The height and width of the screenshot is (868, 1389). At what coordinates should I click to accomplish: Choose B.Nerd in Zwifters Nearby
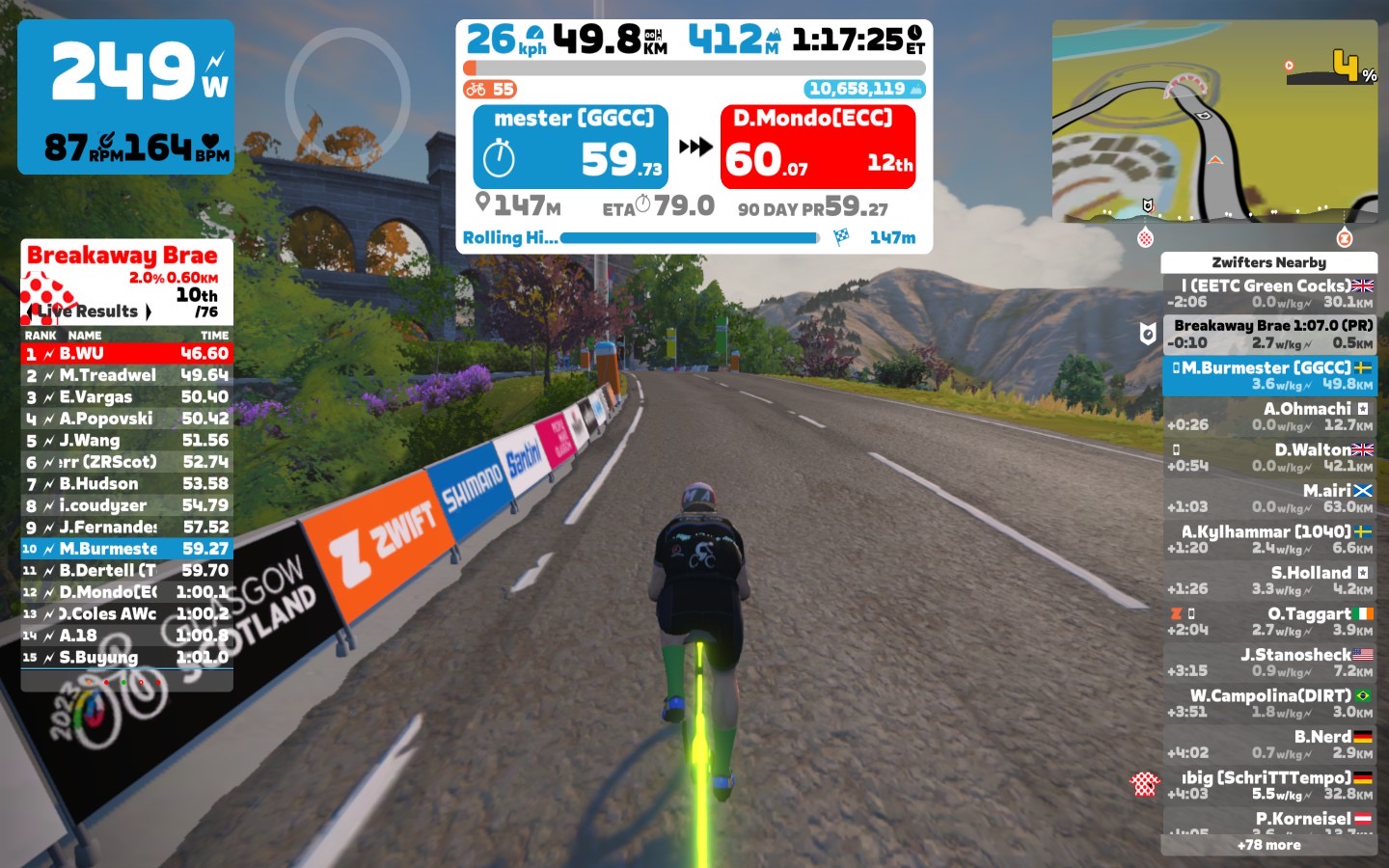[x=1268, y=745]
